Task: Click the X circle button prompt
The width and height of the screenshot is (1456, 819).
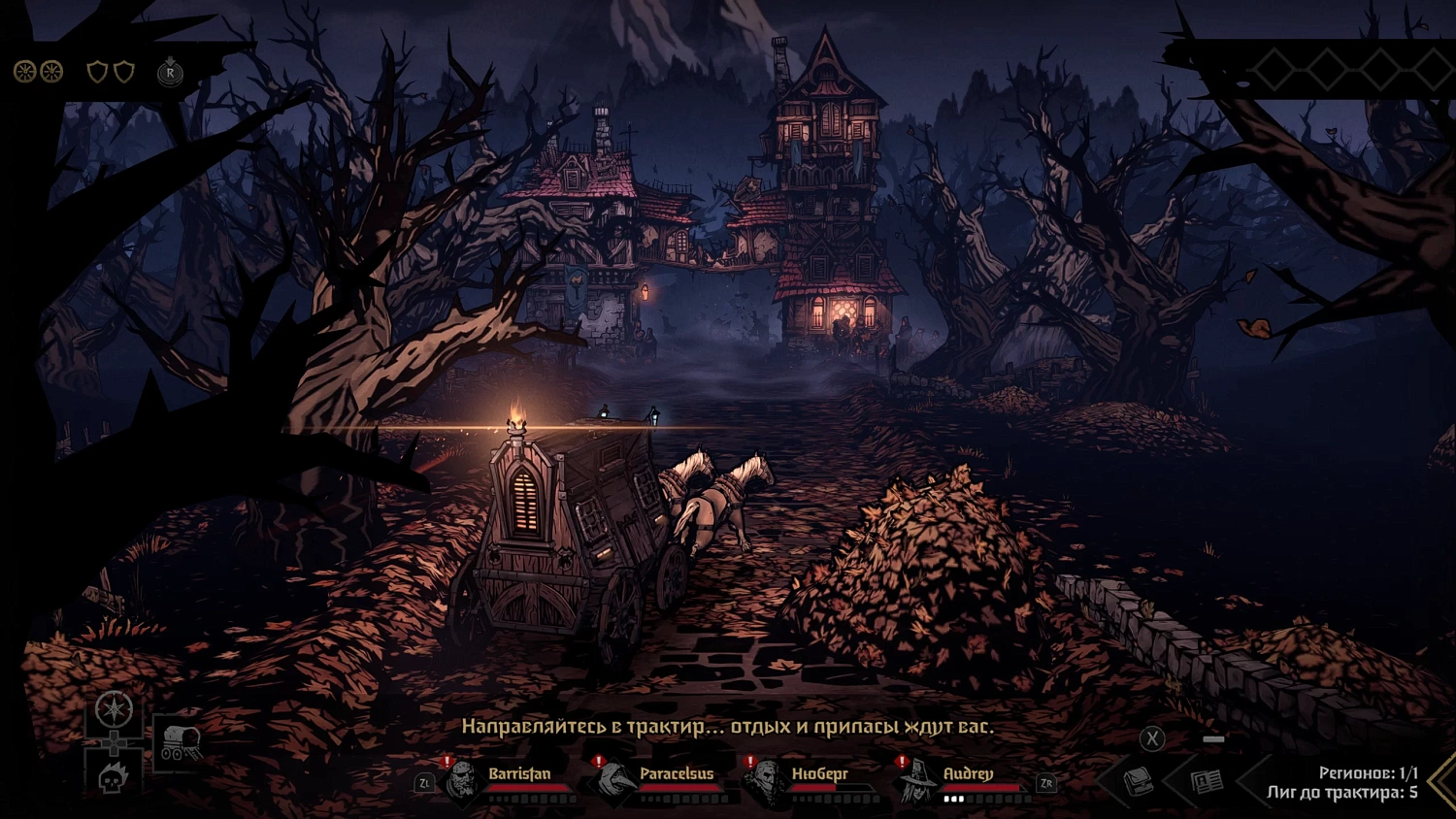Action: [x=1150, y=740]
